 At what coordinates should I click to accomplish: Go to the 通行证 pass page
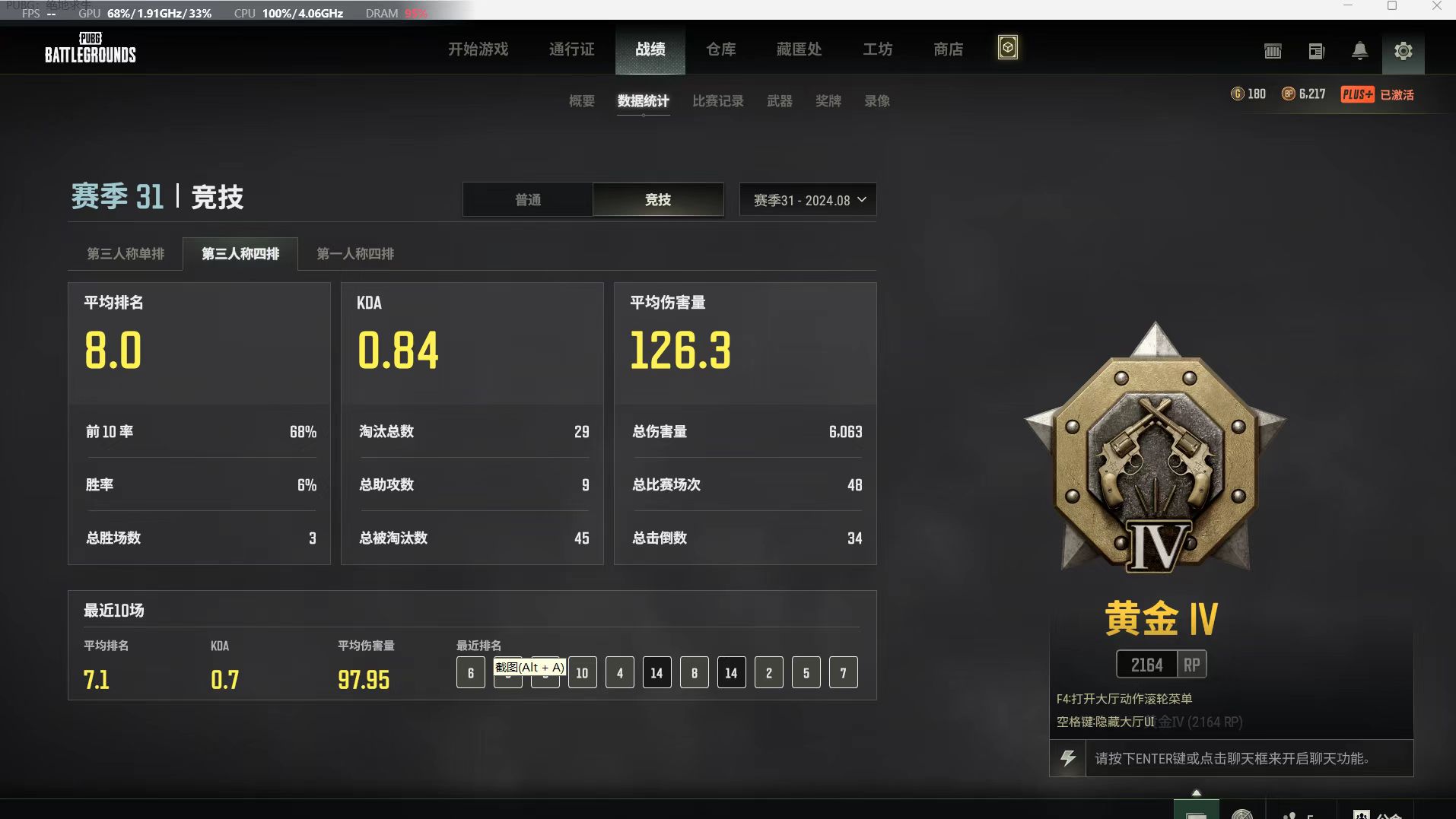click(571, 49)
